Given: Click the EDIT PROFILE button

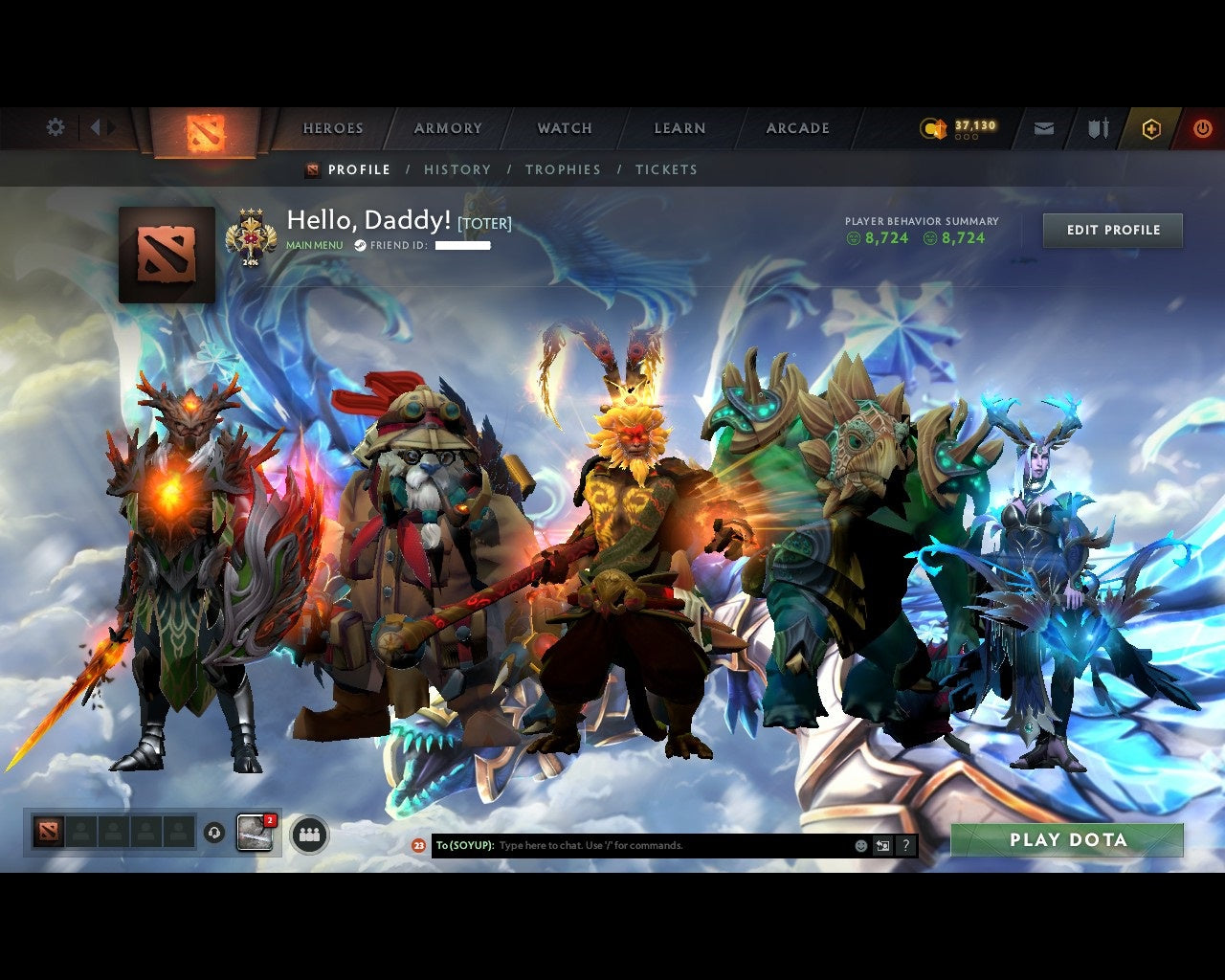Looking at the screenshot, I should tap(1112, 230).
